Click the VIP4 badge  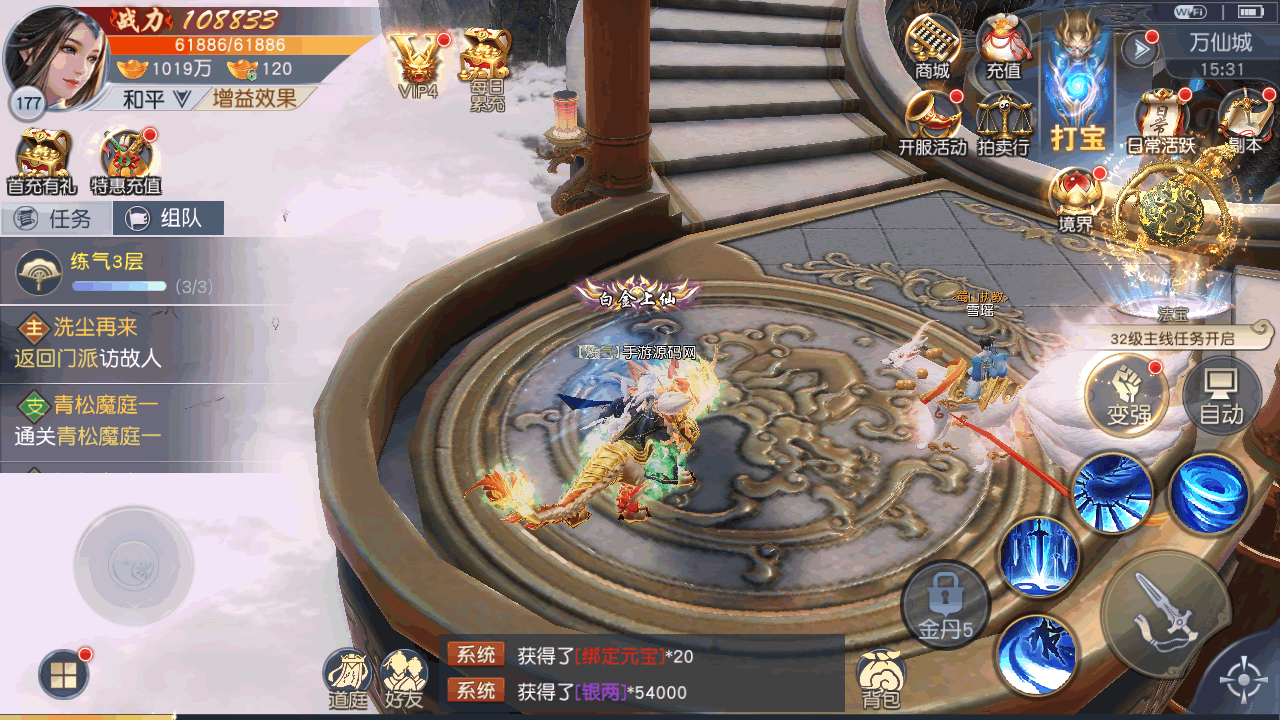pyautogui.click(x=418, y=62)
